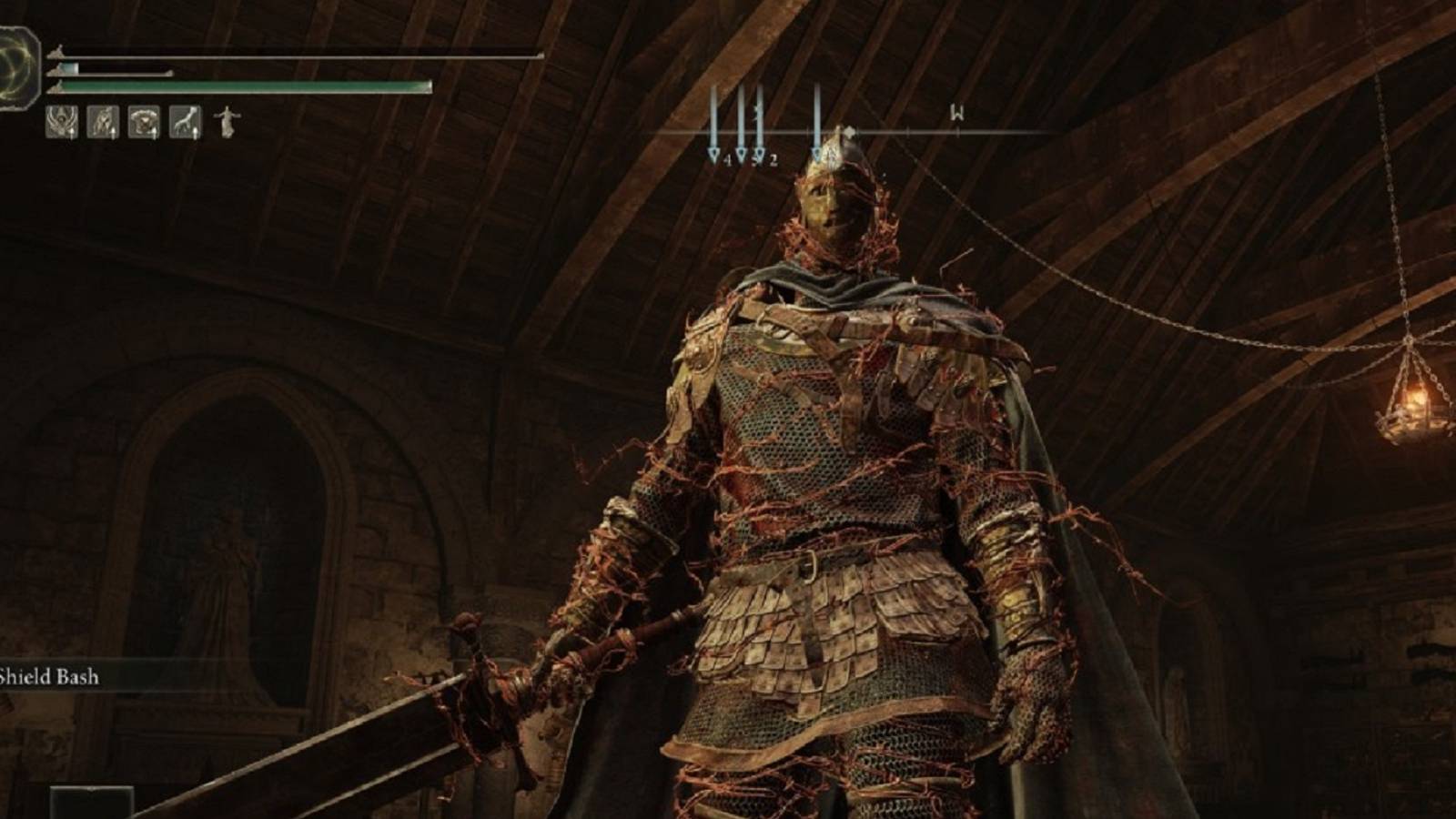
Task: Select the W direction label on the compass
Action: [x=957, y=113]
